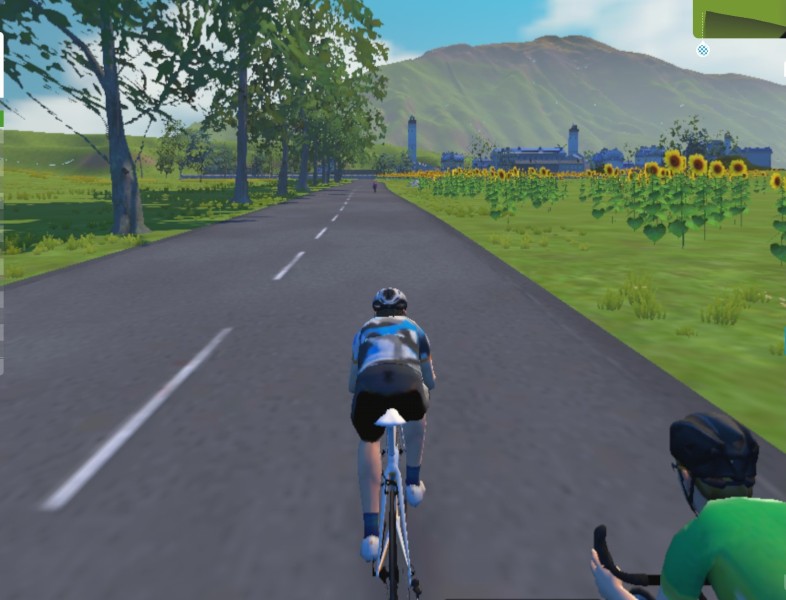Open the green minimap panel
Viewport: 786px width, 600px height.
point(740,17)
